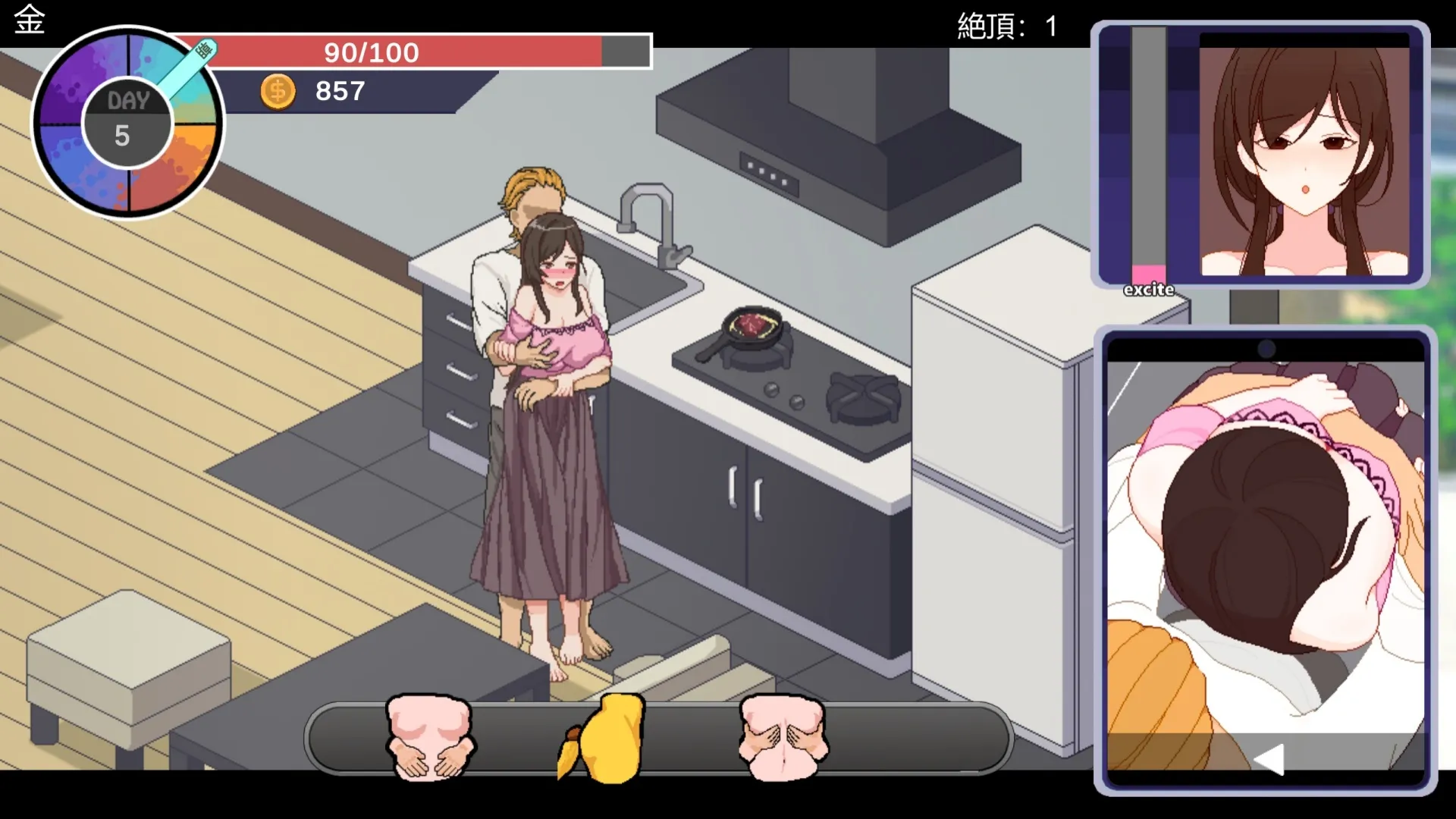Click the money amount 857

340,91
